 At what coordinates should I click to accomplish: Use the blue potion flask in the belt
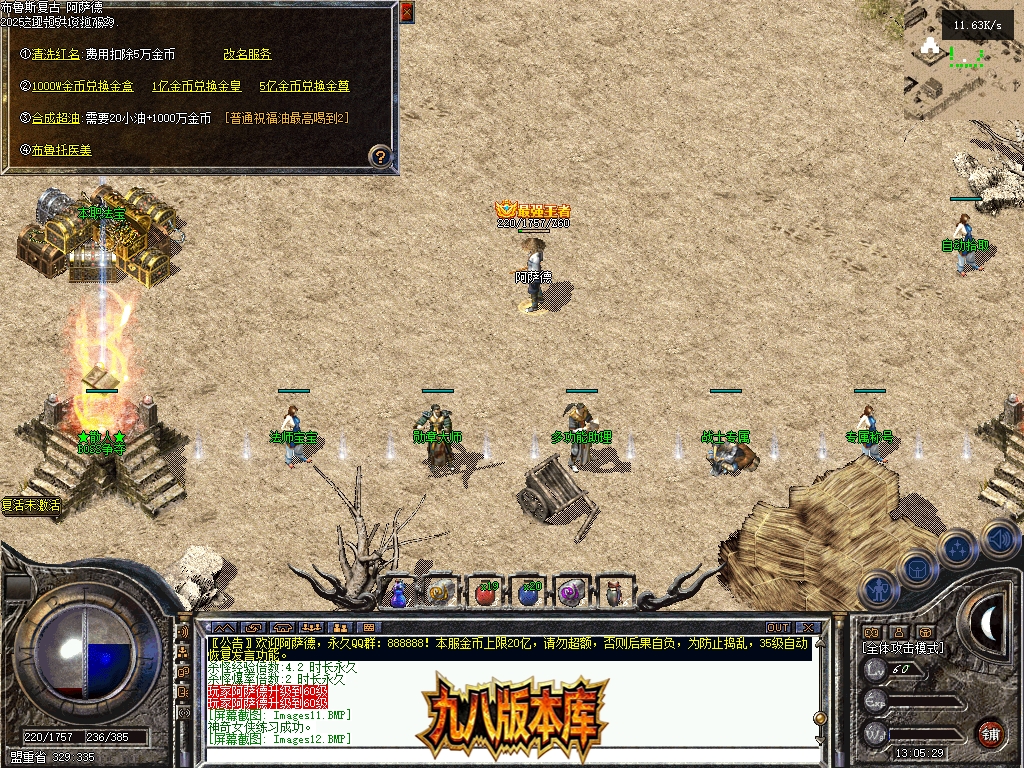[x=400, y=592]
